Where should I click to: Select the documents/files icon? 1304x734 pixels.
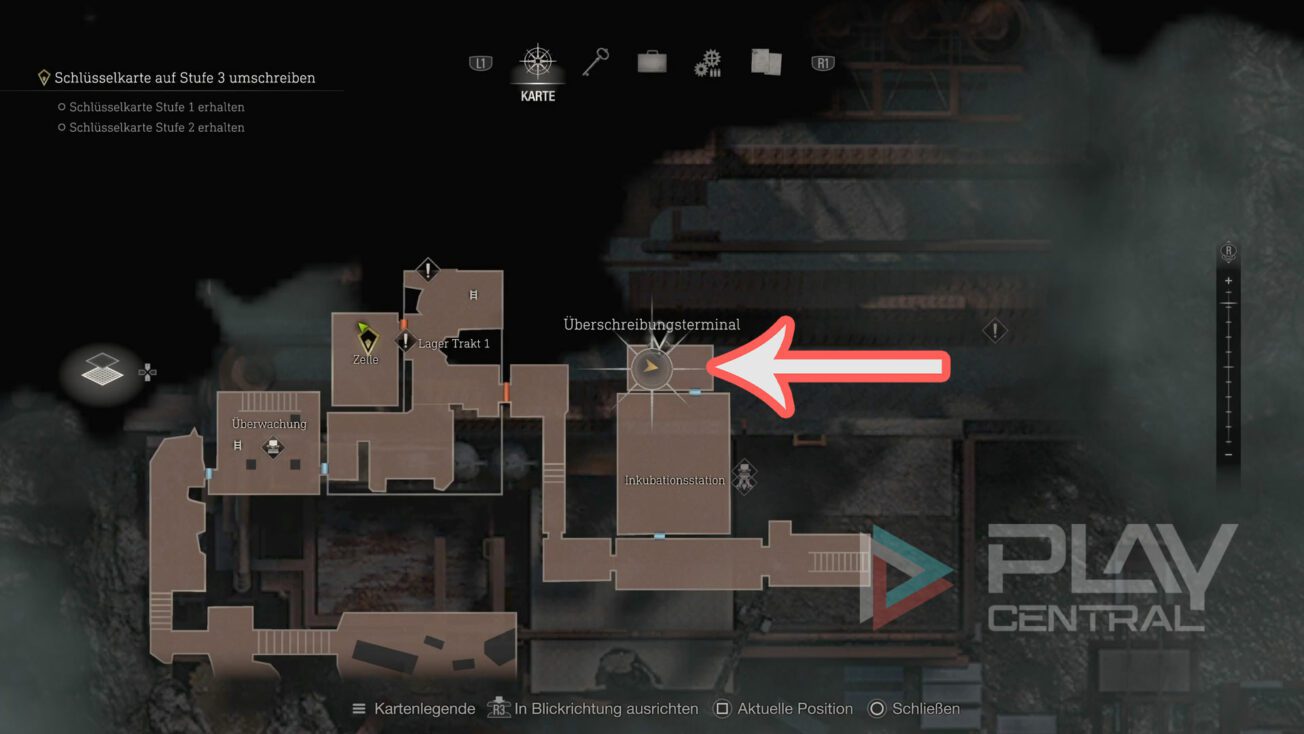pos(764,62)
